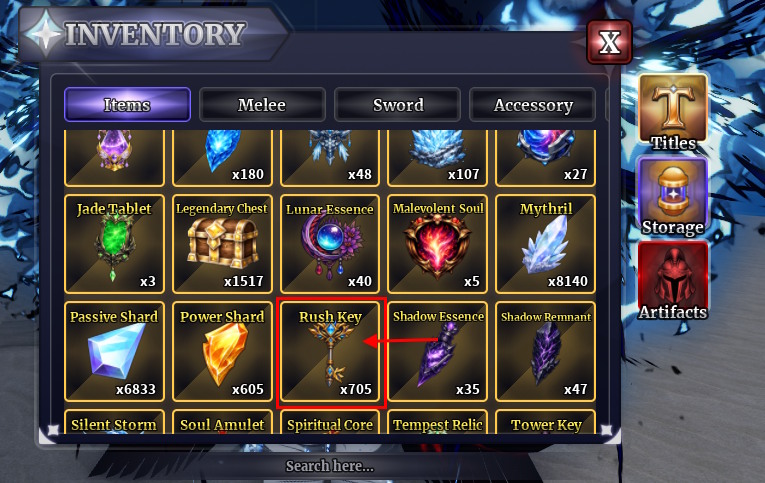The height and width of the screenshot is (483, 765).
Task: Choose the Lunar Essence item
Action: coord(330,243)
